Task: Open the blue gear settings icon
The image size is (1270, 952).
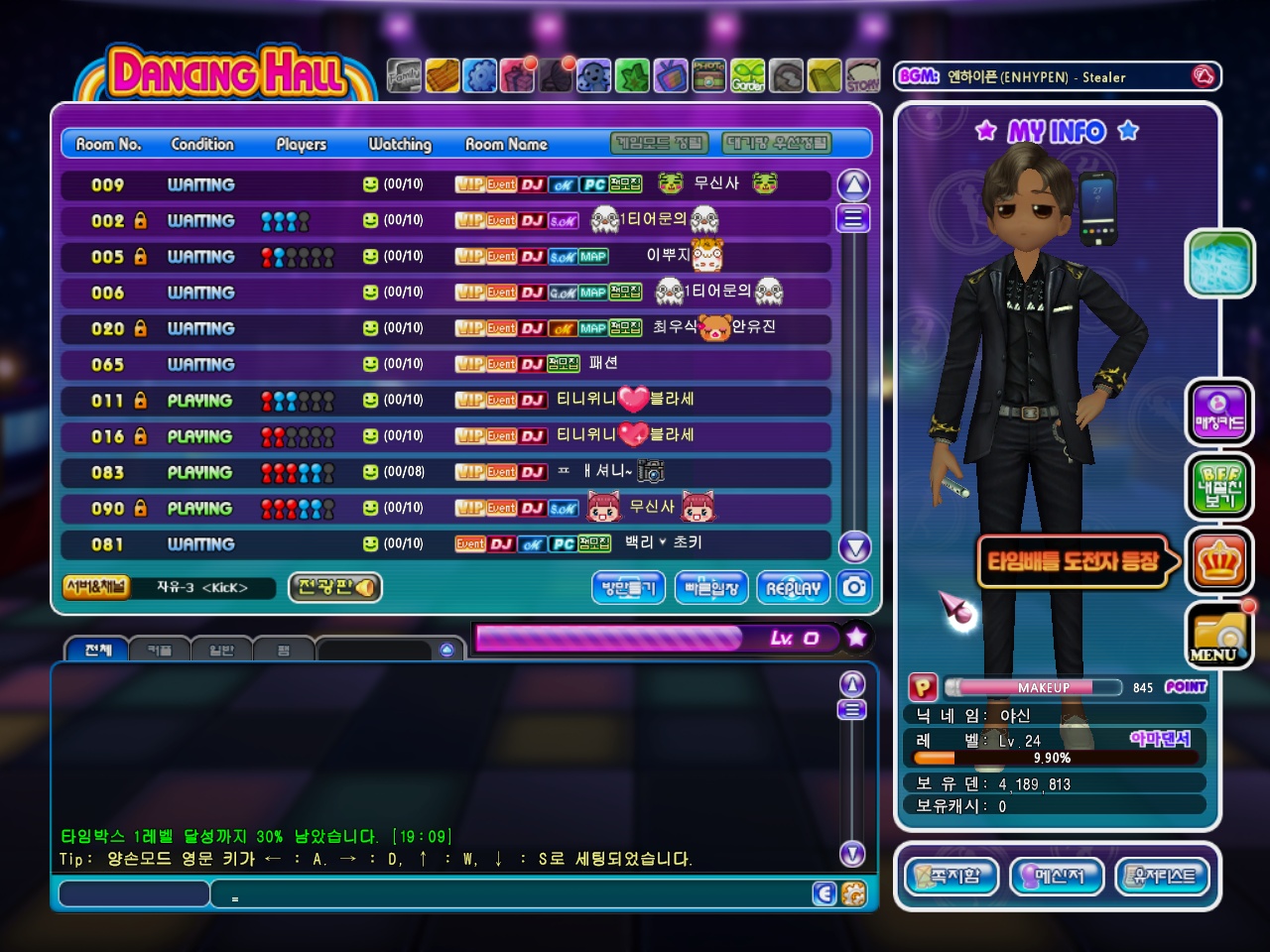Action: [480, 75]
